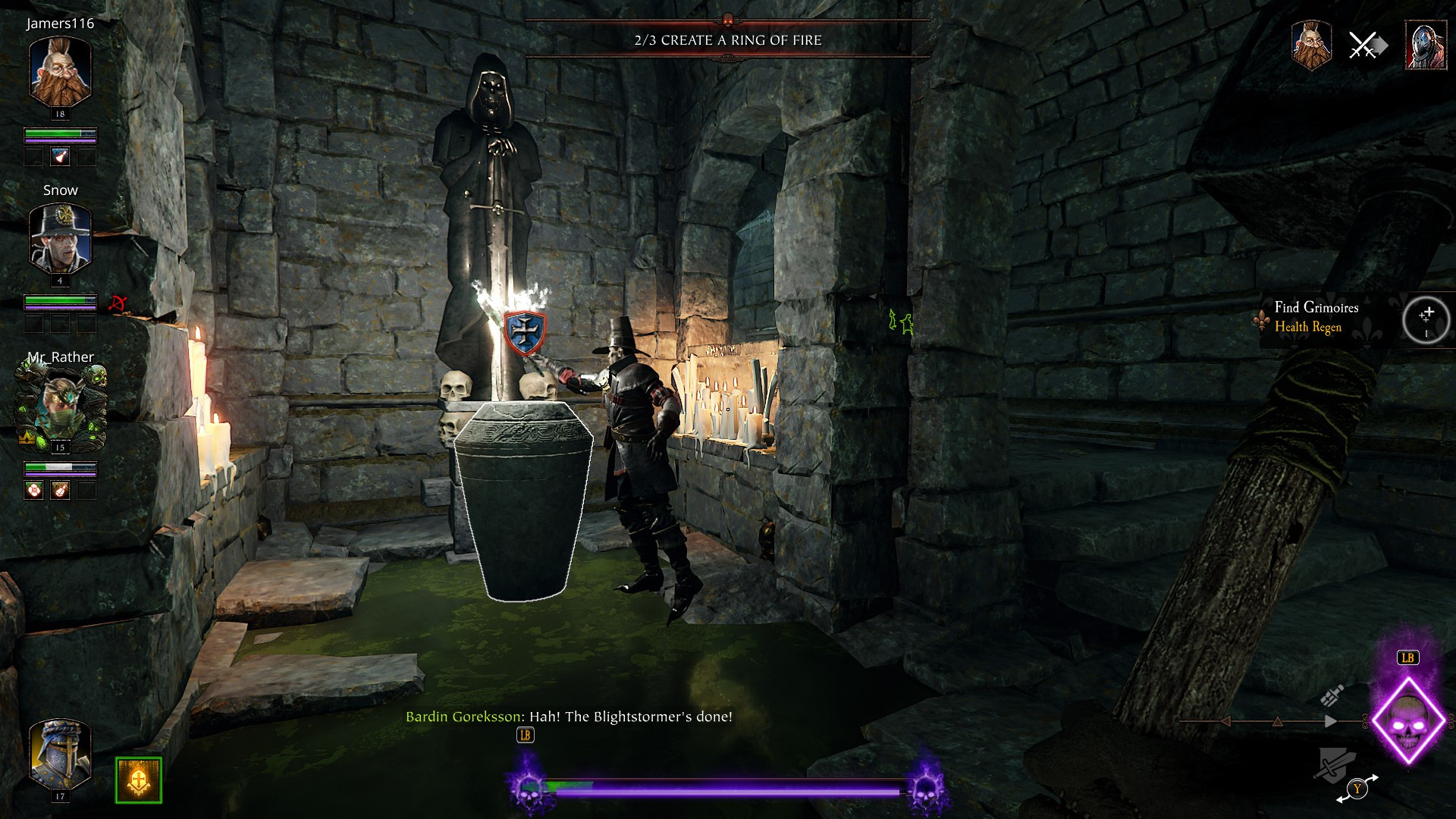Activate the purple skull career ability
Screen dimensions: 1456x819
pyautogui.click(x=1407, y=720)
